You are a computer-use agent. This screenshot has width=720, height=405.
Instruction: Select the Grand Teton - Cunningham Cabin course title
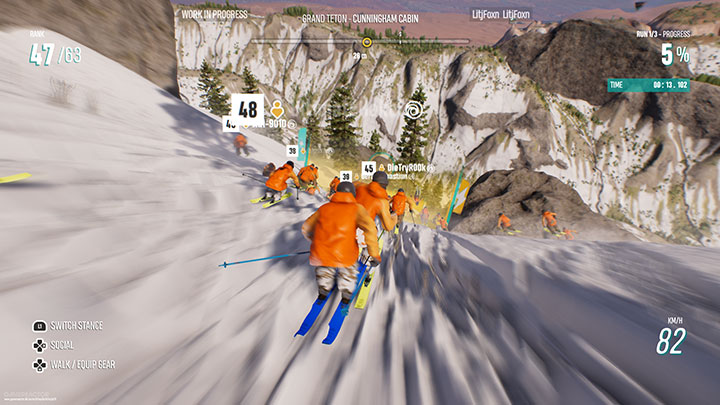click(x=360, y=18)
